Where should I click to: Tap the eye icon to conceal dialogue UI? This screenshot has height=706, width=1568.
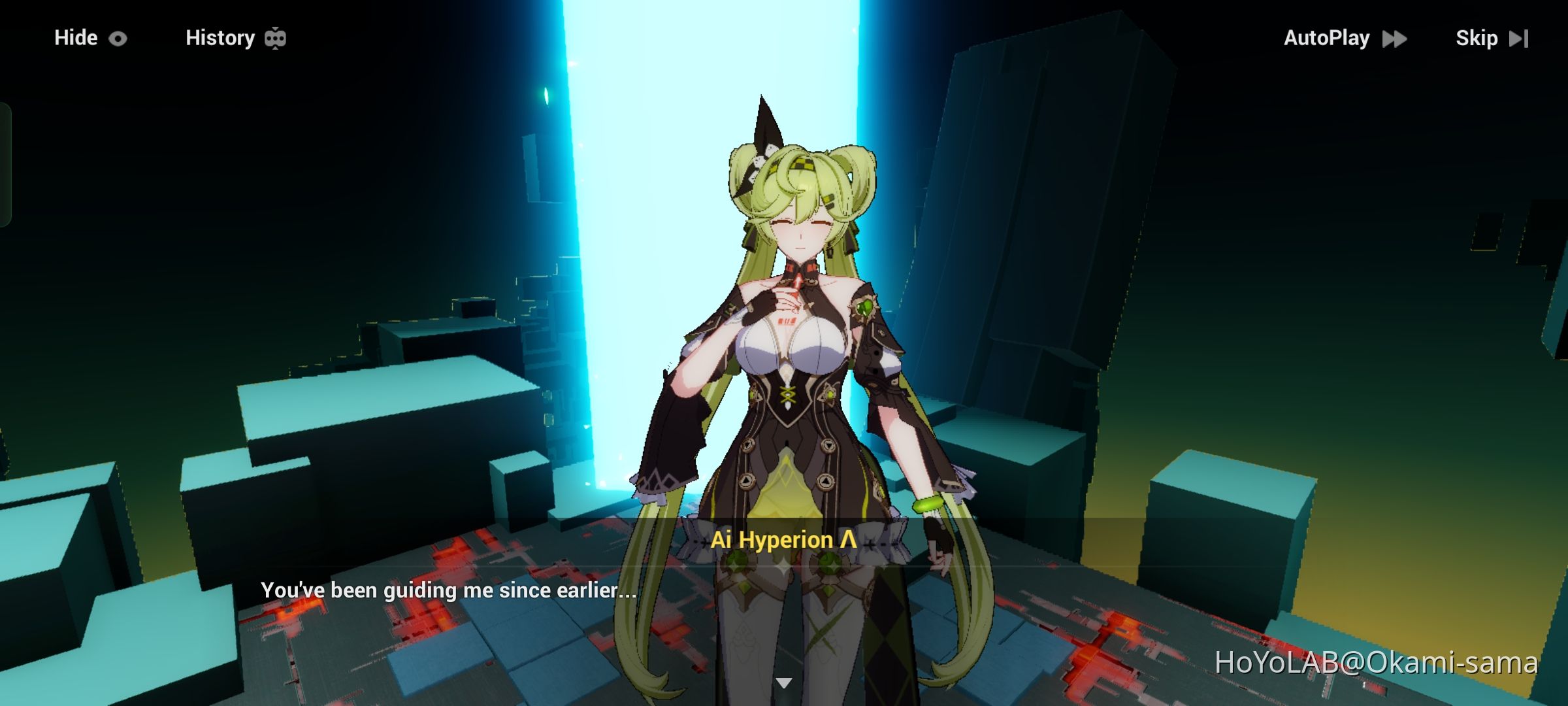point(116,38)
